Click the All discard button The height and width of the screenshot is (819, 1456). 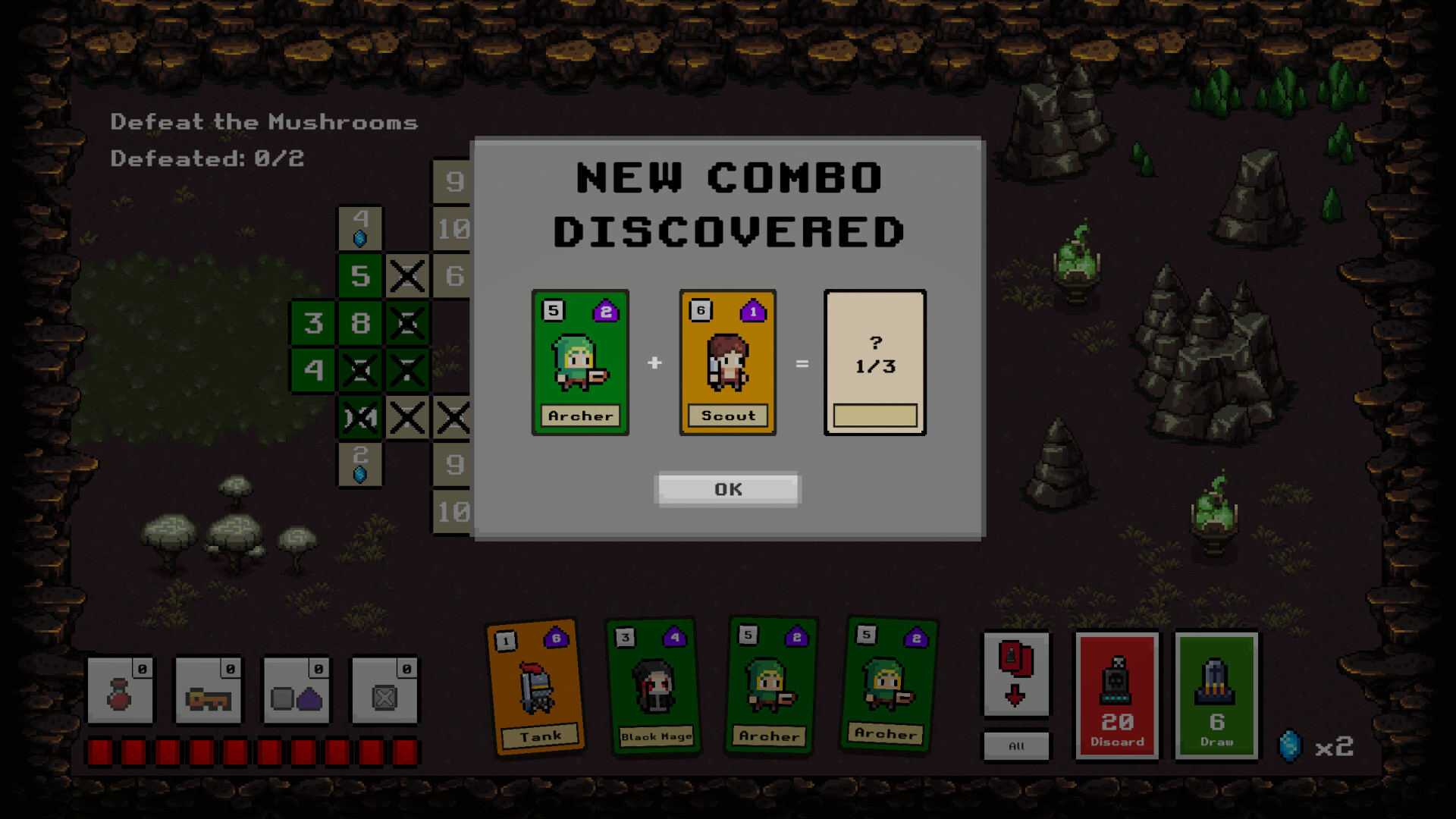(x=1016, y=745)
